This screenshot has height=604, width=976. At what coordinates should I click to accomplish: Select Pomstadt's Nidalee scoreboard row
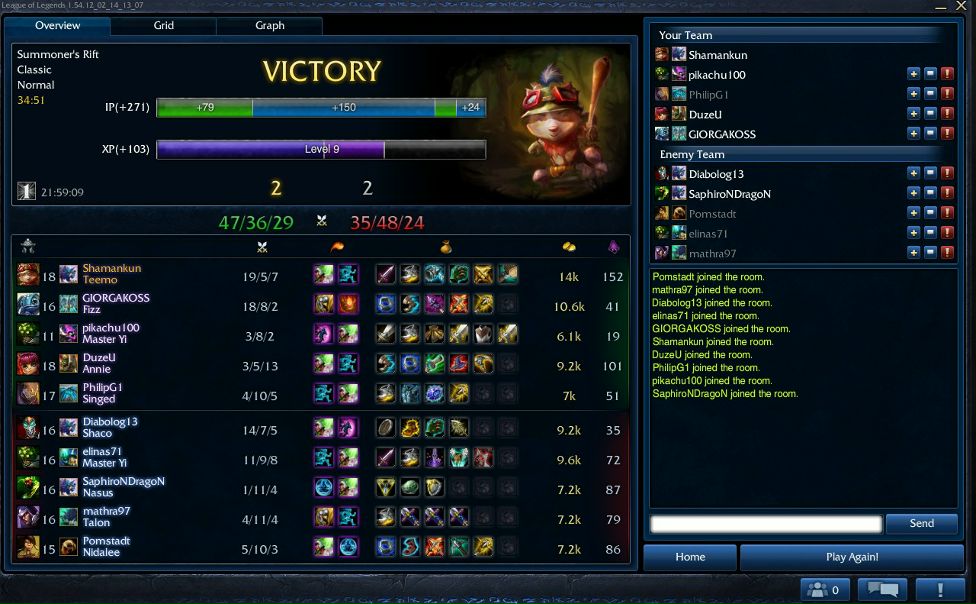tap(322, 547)
